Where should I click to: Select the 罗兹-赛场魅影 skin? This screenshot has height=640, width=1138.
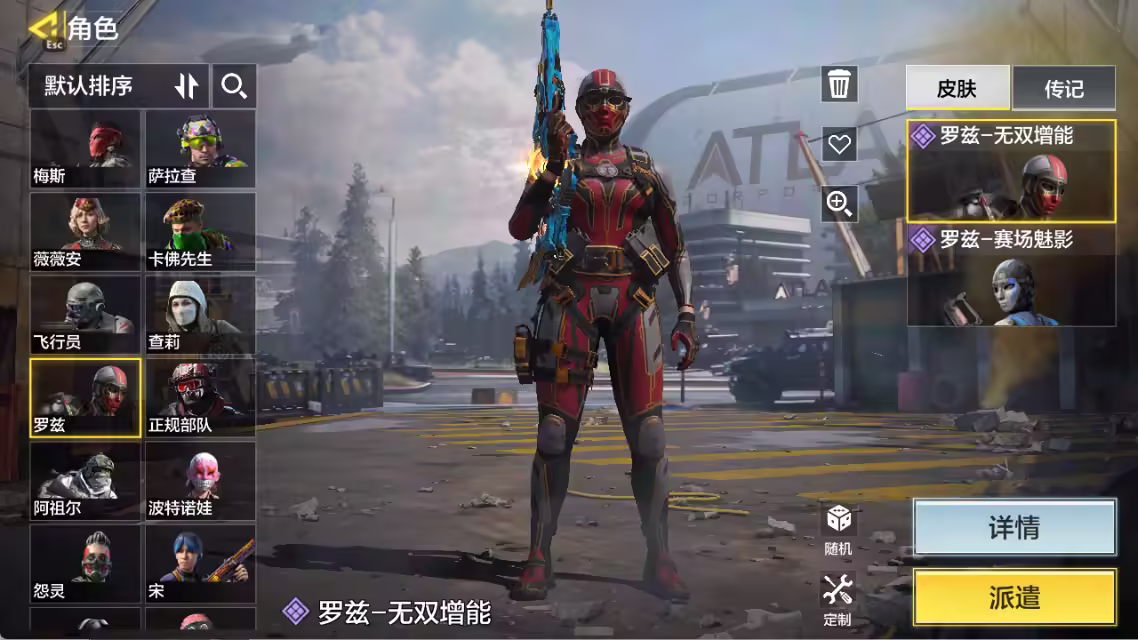pyautogui.click(x=1011, y=276)
